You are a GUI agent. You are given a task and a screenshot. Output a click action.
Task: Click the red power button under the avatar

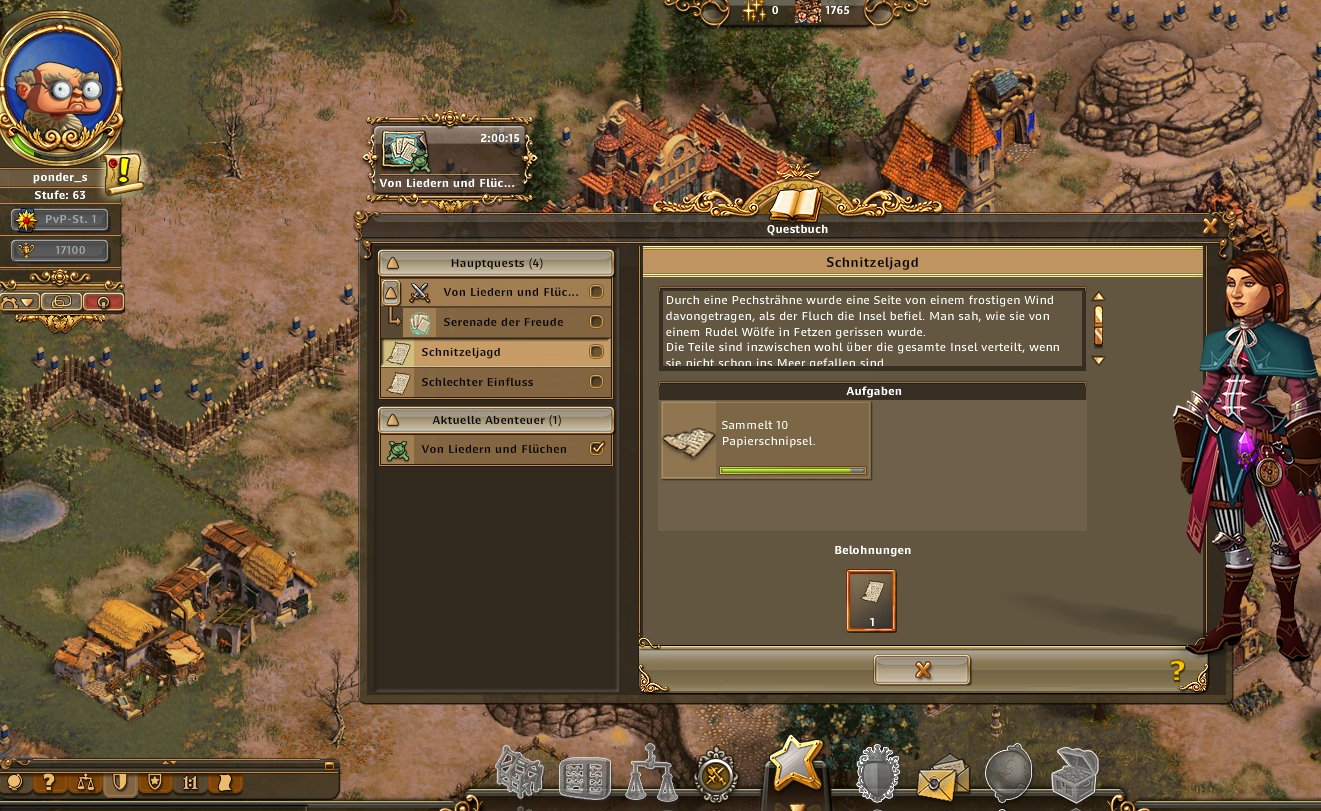pos(103,301)
